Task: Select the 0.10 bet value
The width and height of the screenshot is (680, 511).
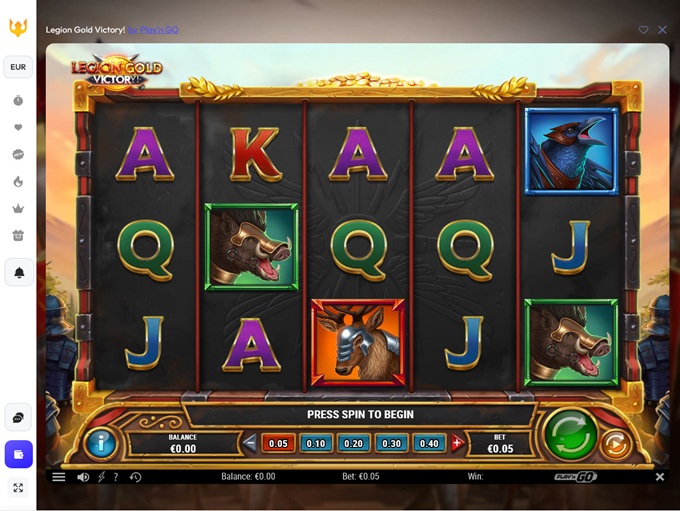Action: tap(316, 443)
